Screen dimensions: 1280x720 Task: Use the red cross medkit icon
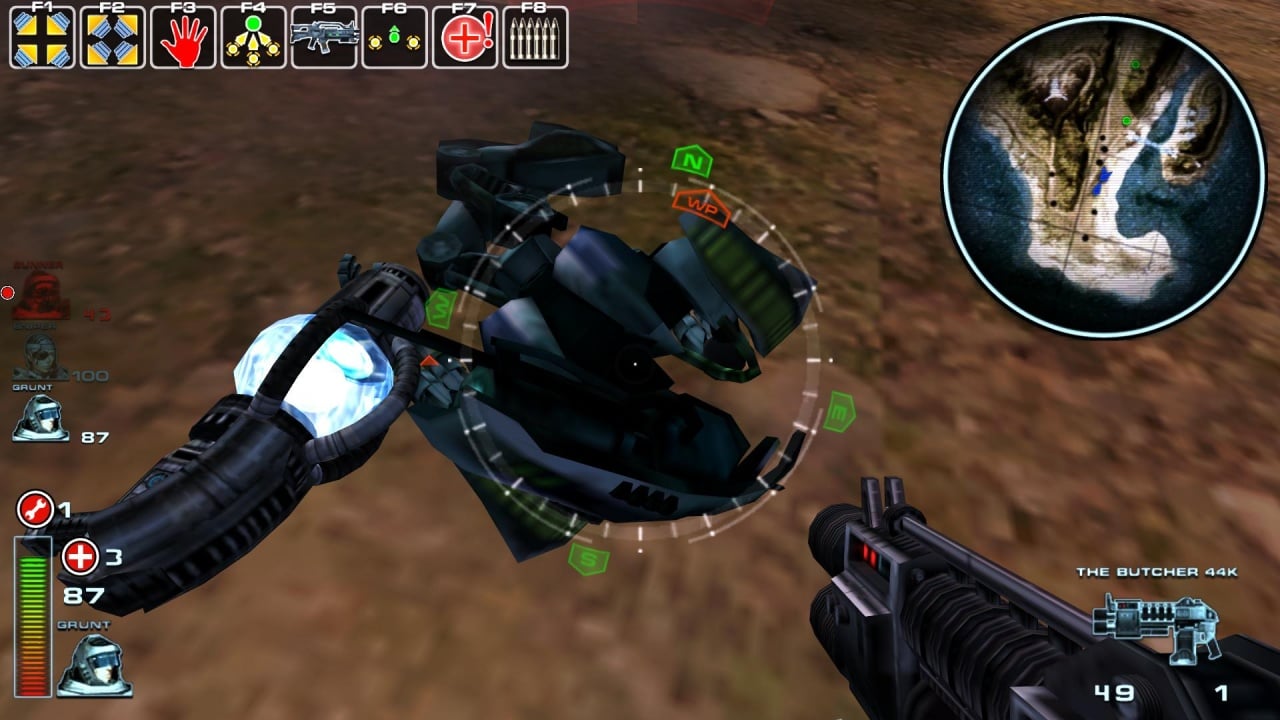coord(80,557)
